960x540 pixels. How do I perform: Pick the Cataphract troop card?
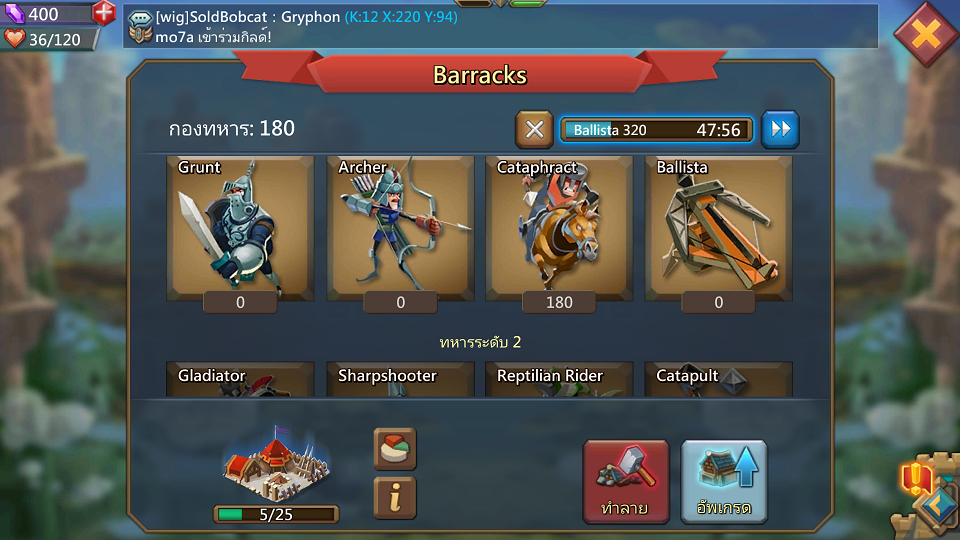click(x=559, y=228)
